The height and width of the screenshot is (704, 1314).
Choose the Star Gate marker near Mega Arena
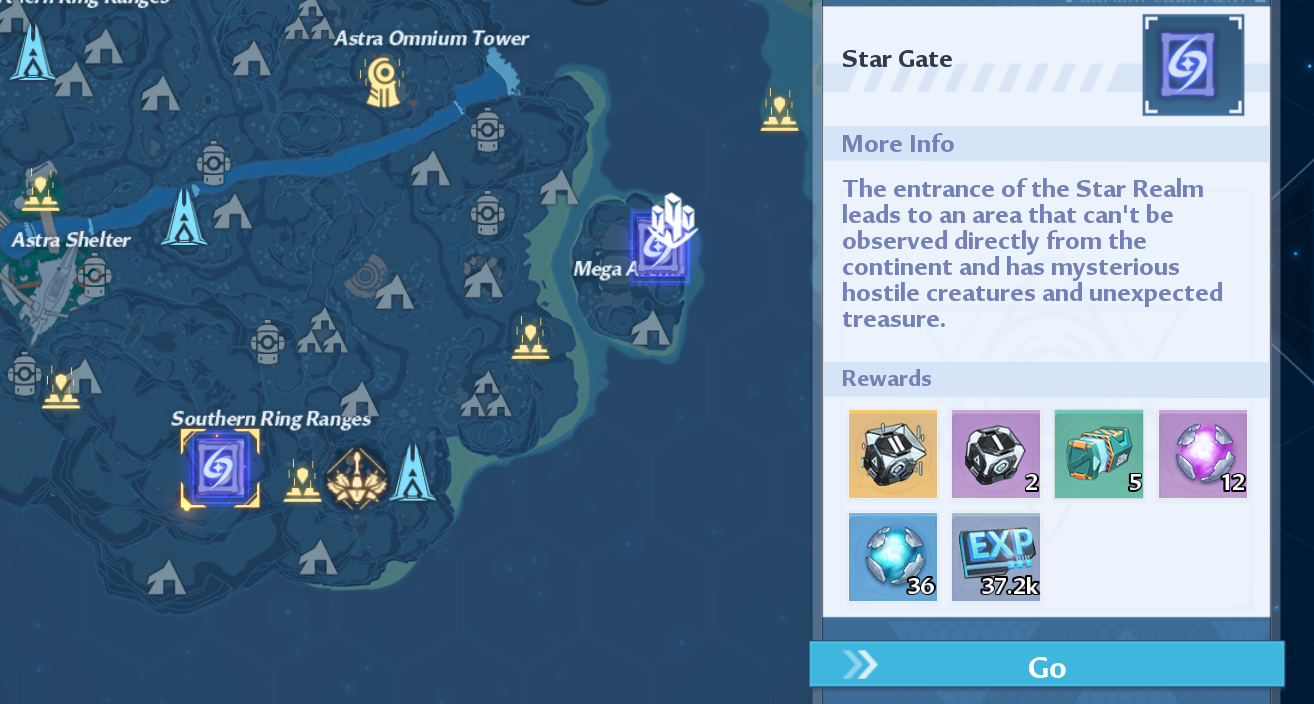658,247
